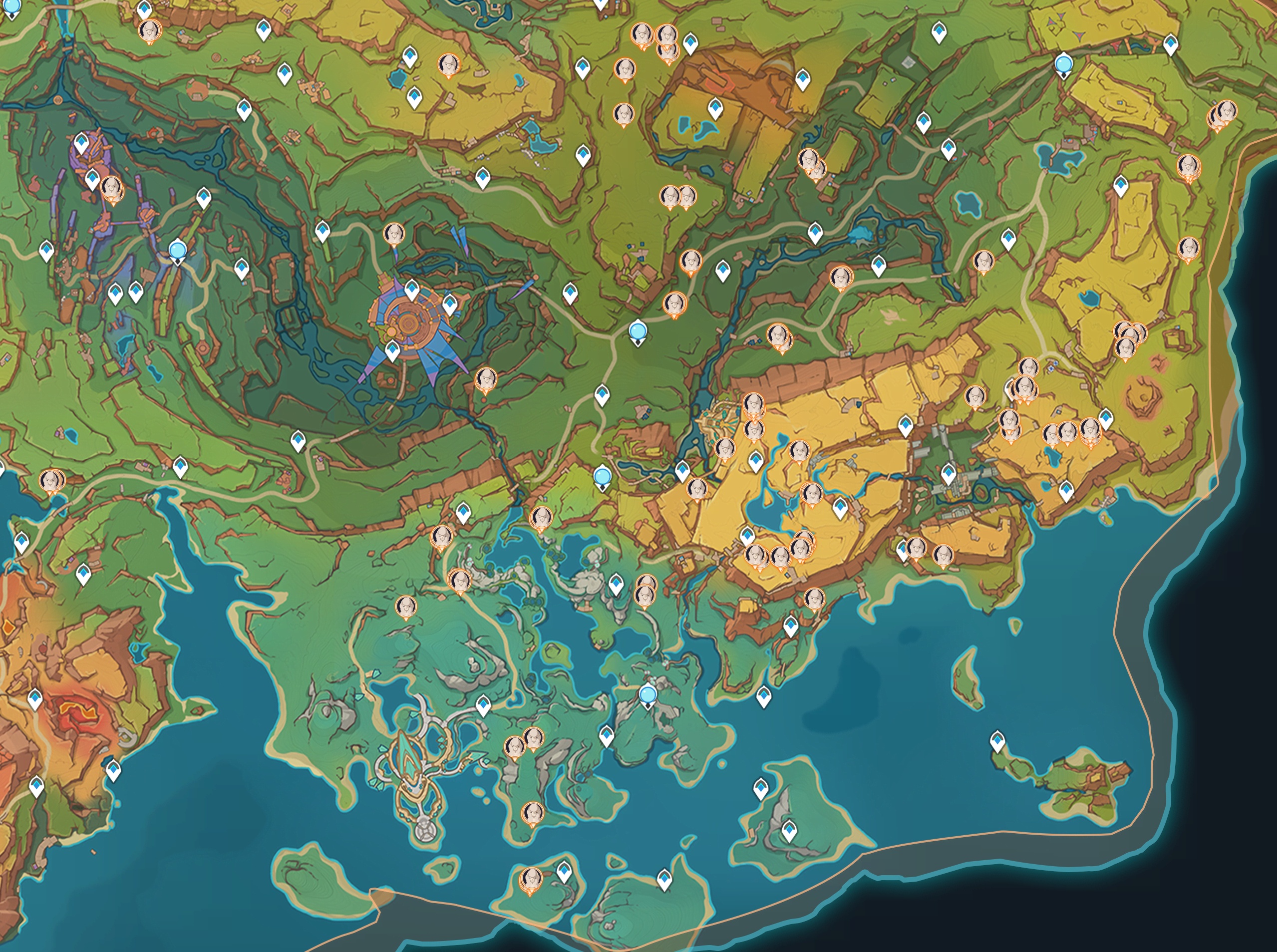The image size is (1277, 952).
Task: Select the blue orb statue marker at the central road junction
Action: click(x=638, y=331)
